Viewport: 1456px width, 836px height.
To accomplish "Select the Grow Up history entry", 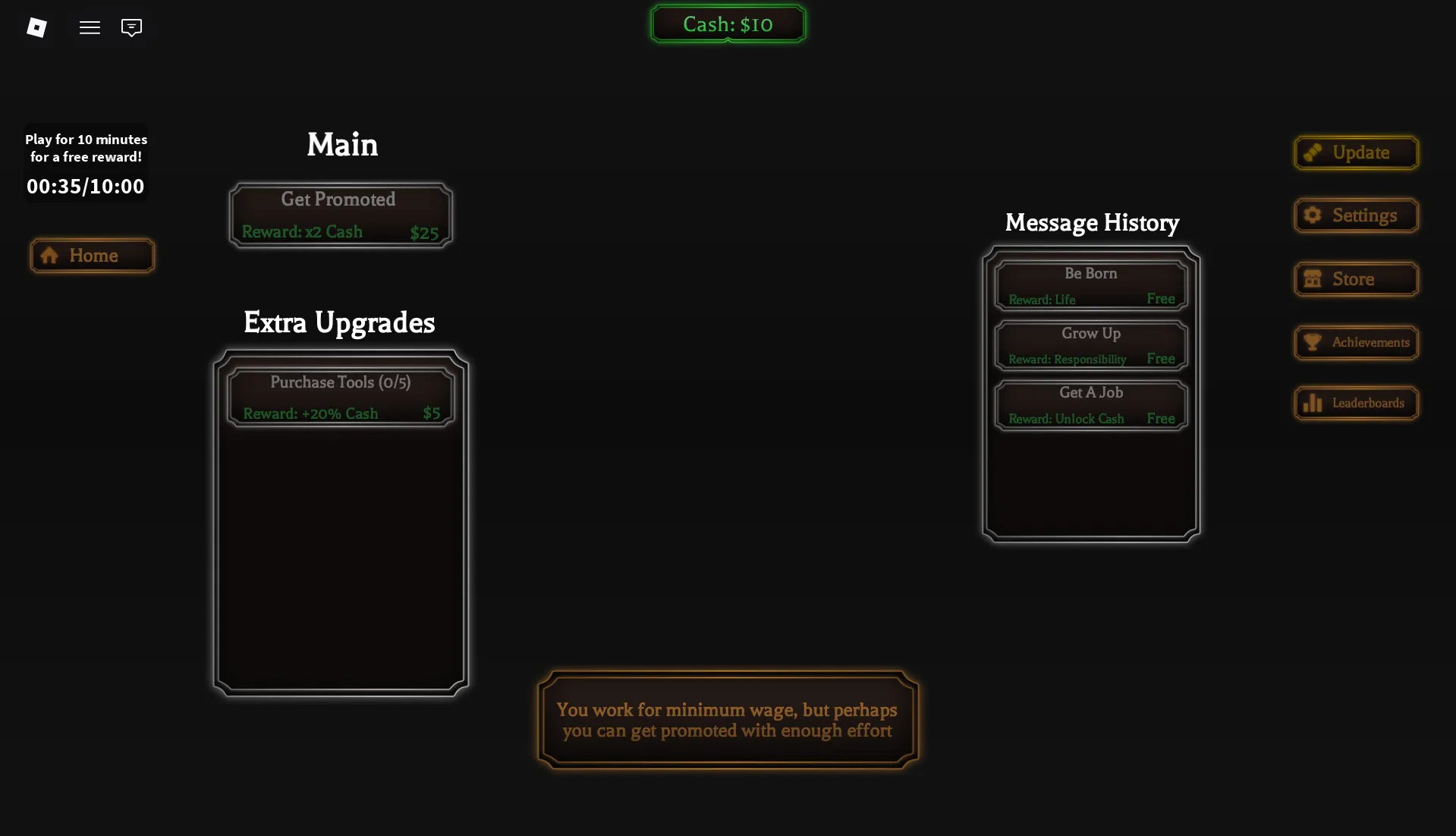I will click(1090, 345).
